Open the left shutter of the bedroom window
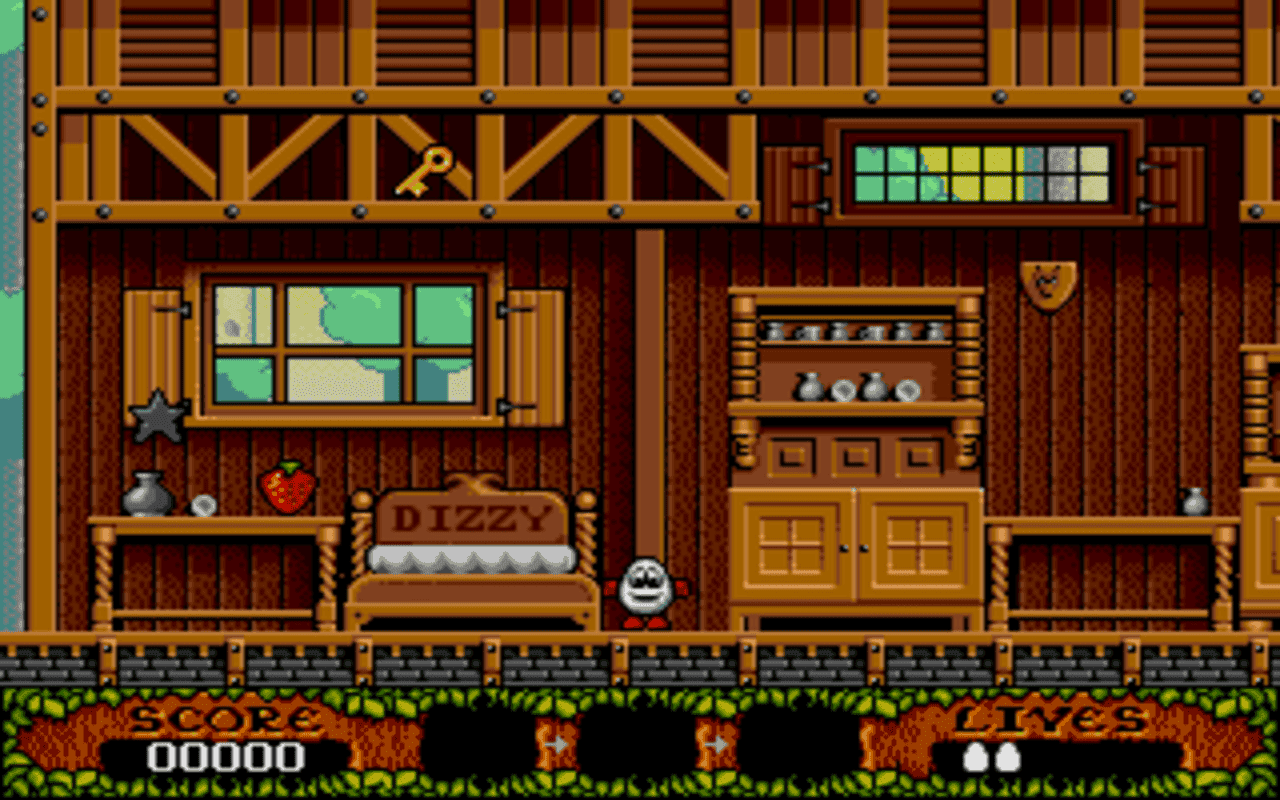 click(x=156, y=345)
